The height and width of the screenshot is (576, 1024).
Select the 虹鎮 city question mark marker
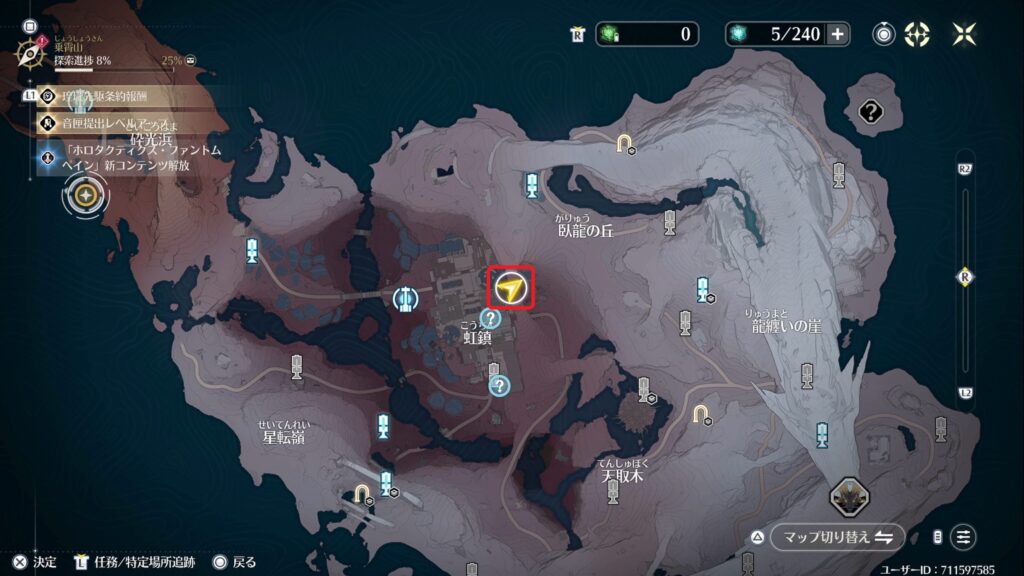tap(490, 318)
